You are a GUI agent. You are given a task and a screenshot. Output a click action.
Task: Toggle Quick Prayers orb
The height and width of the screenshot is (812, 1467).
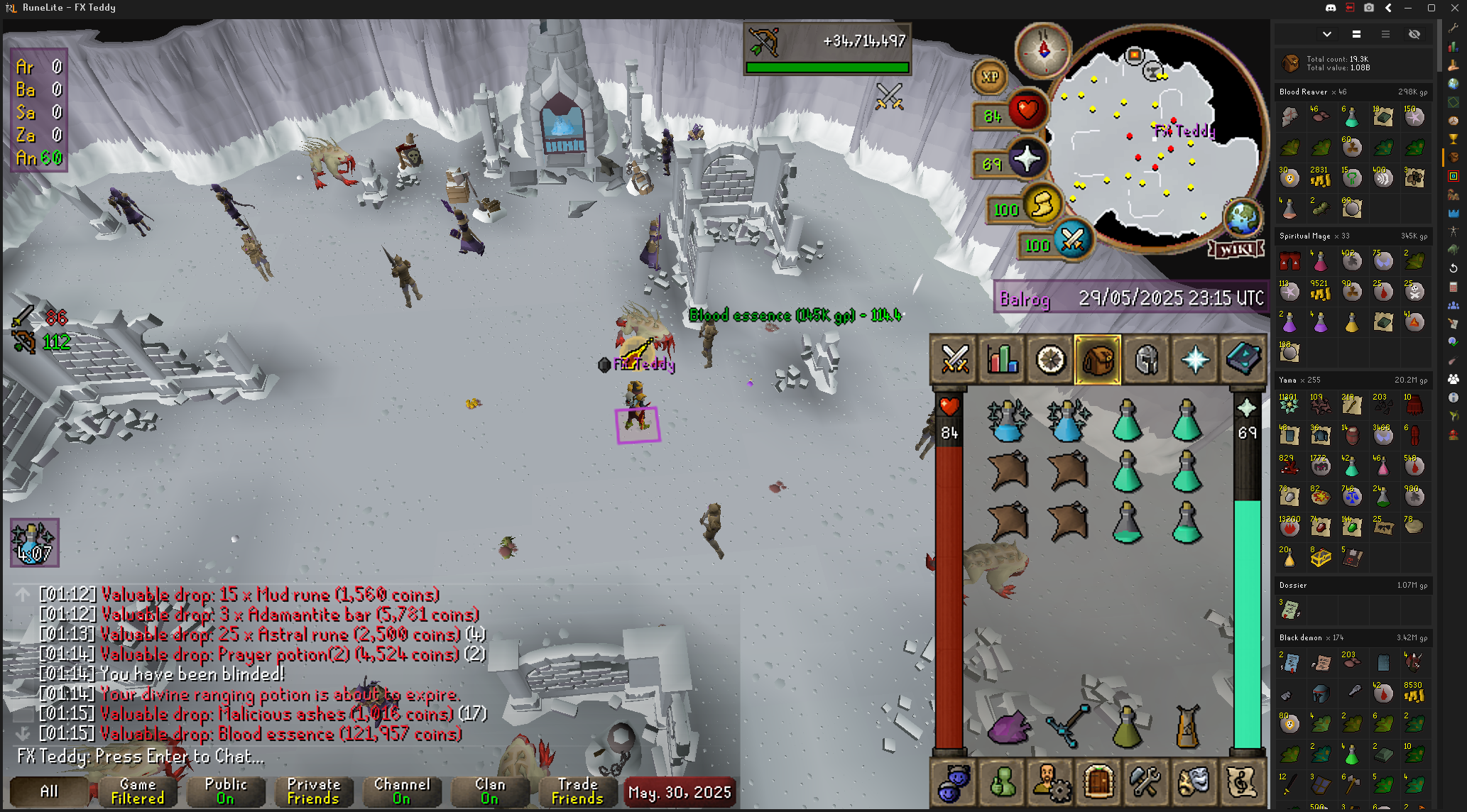pos(1027,160)
